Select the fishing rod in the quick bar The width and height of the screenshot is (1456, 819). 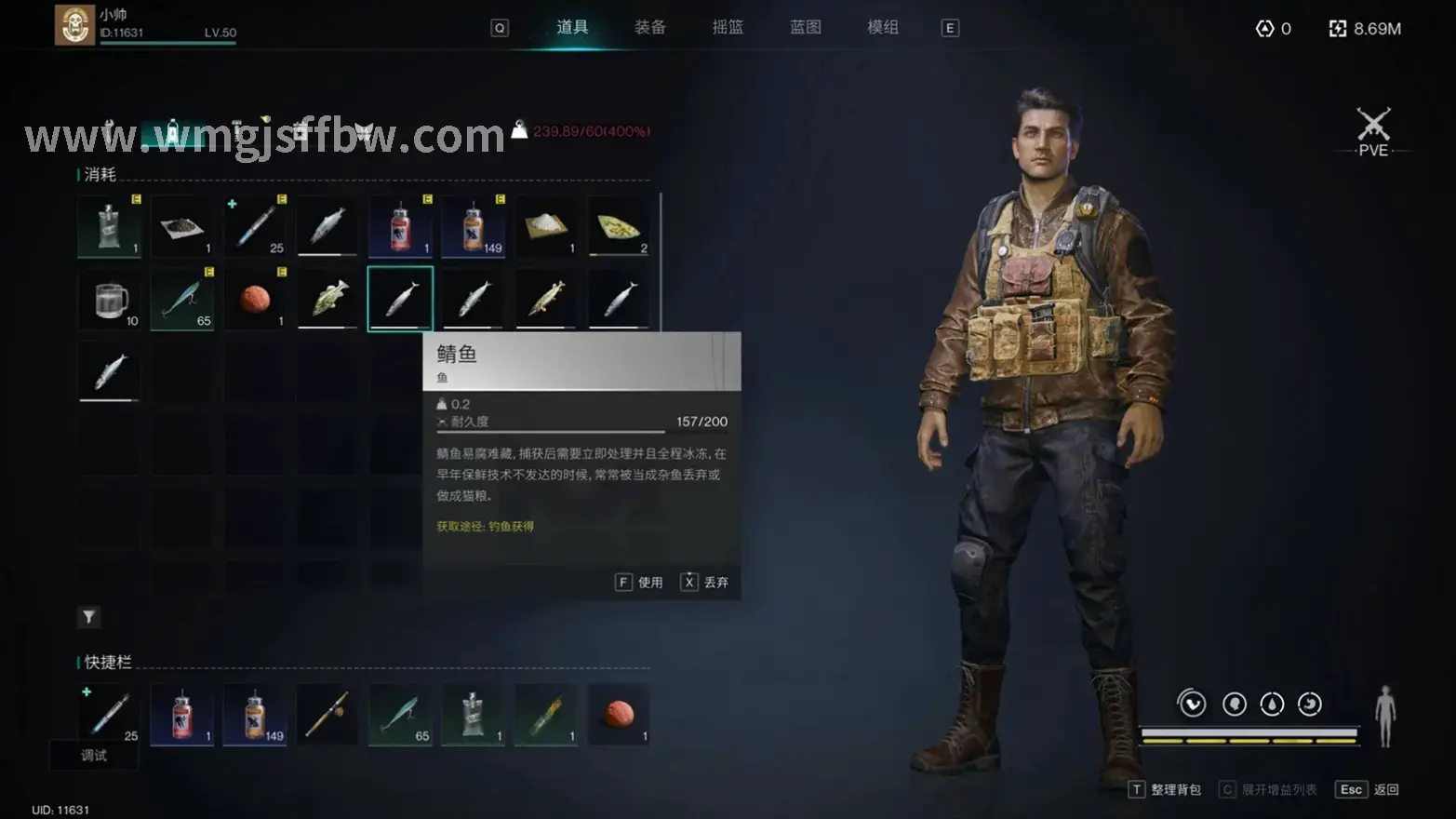[x=327, y=715]
